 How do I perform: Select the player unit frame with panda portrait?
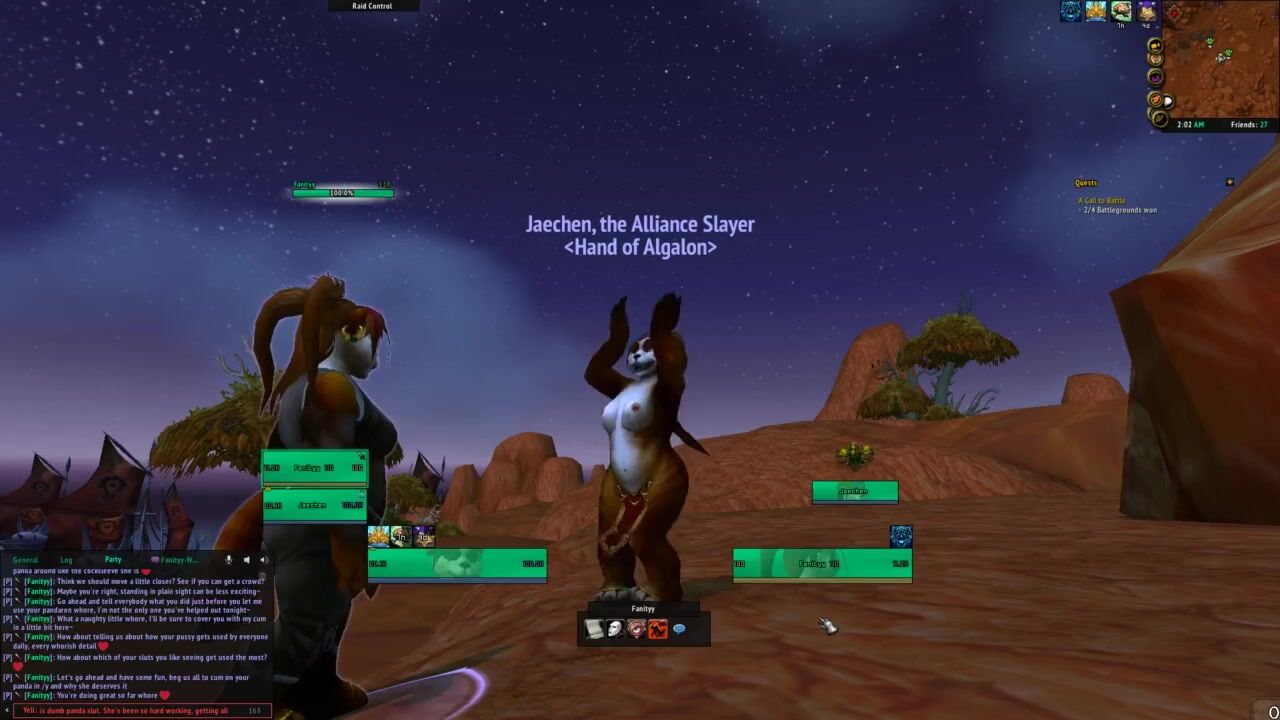[457, 564]
